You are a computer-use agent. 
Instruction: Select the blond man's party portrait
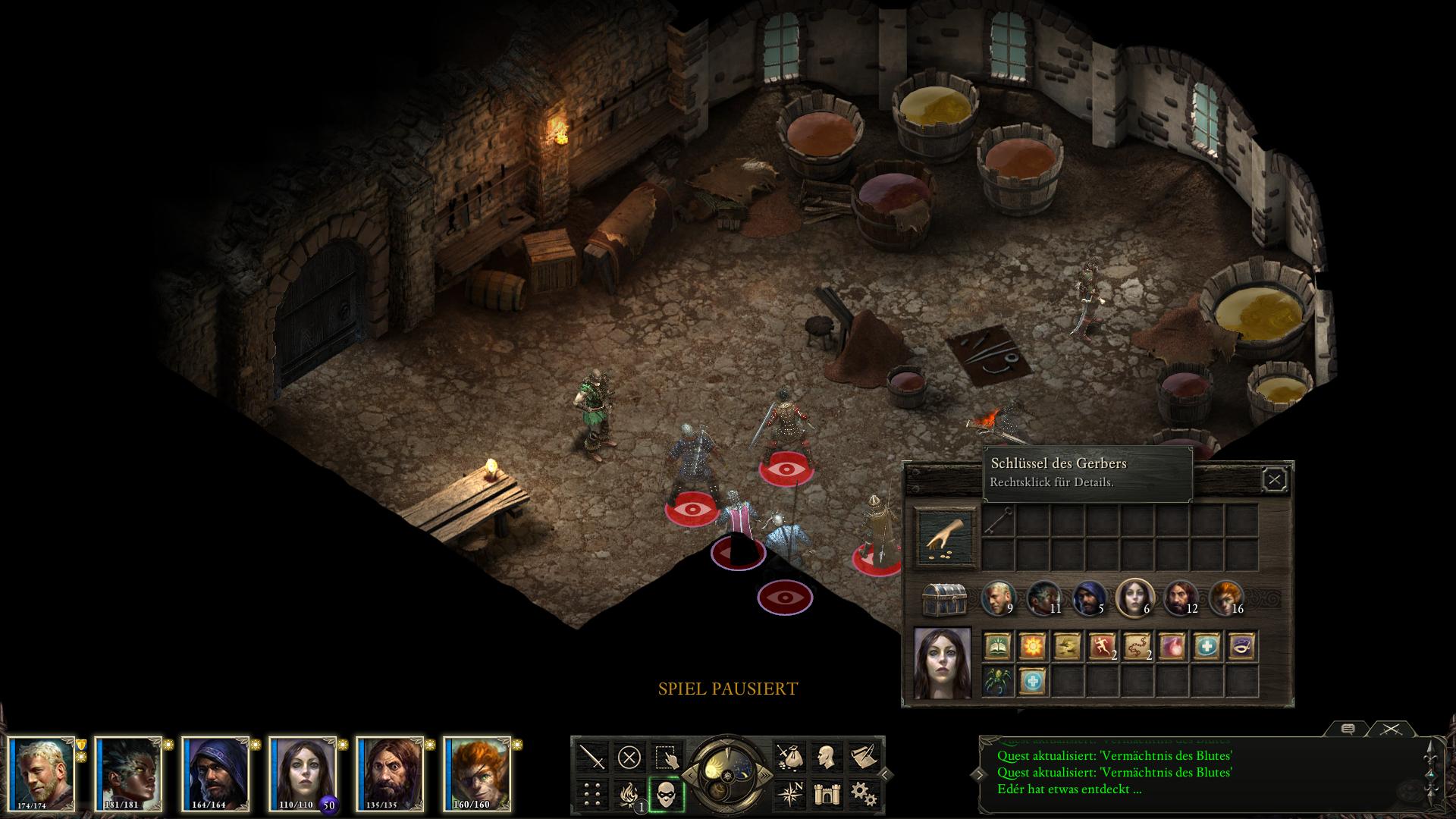[43, 773]
